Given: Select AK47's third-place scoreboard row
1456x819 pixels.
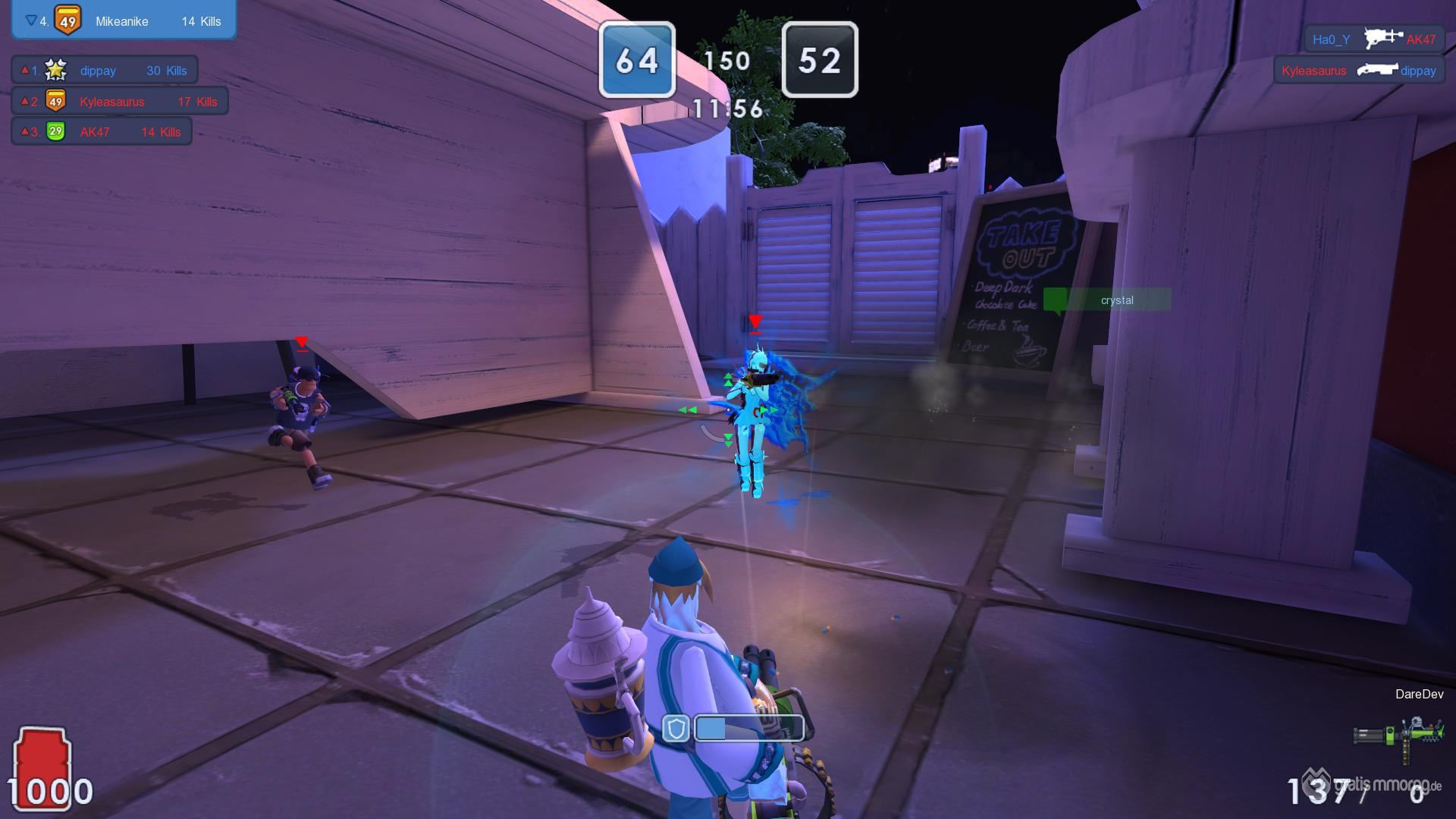Looking at the screenshot, I should (102, 131).
